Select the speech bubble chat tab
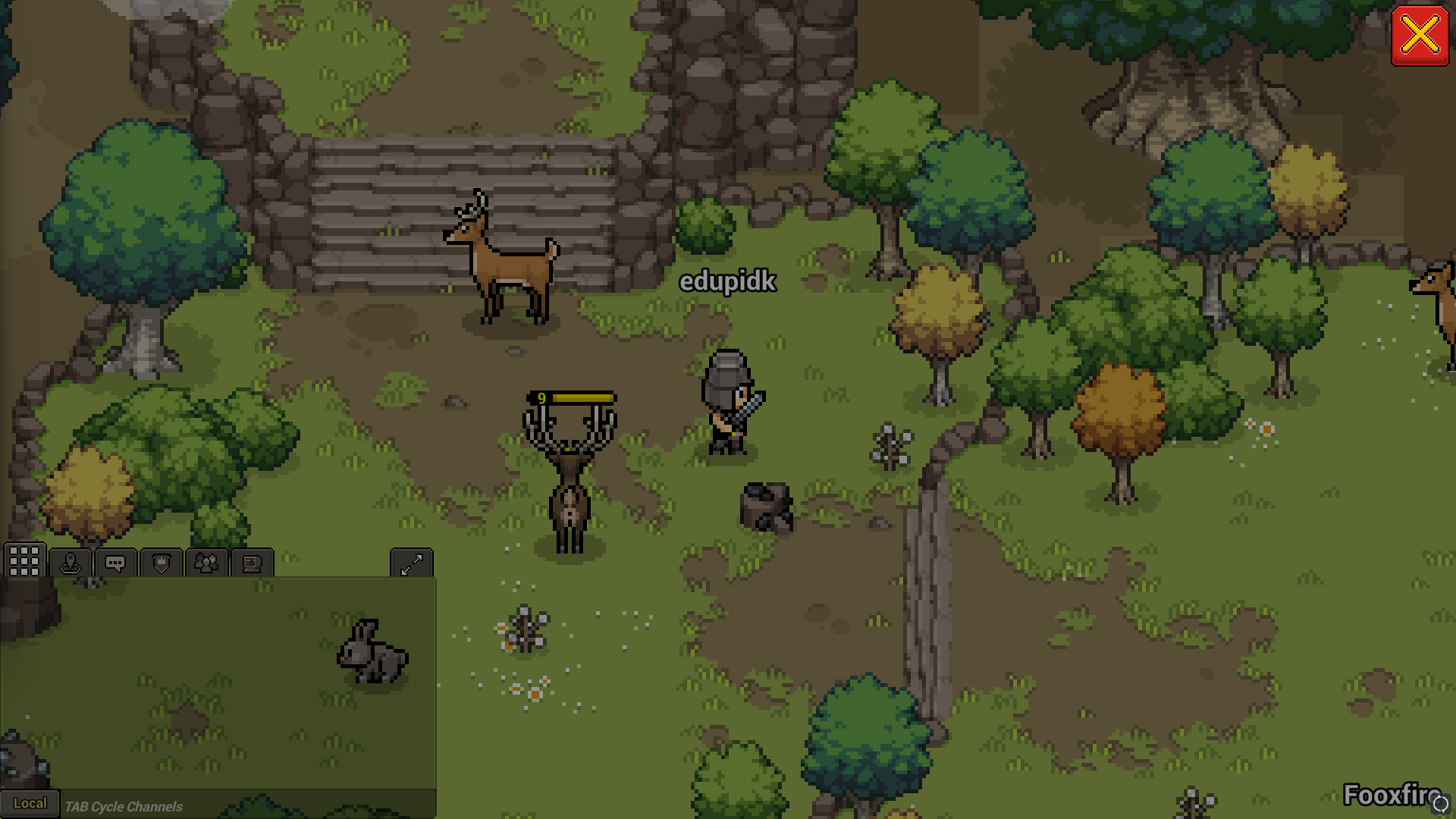Image resolution: width=1456 pixels, height=819 pixels. (x=115, y=563)
